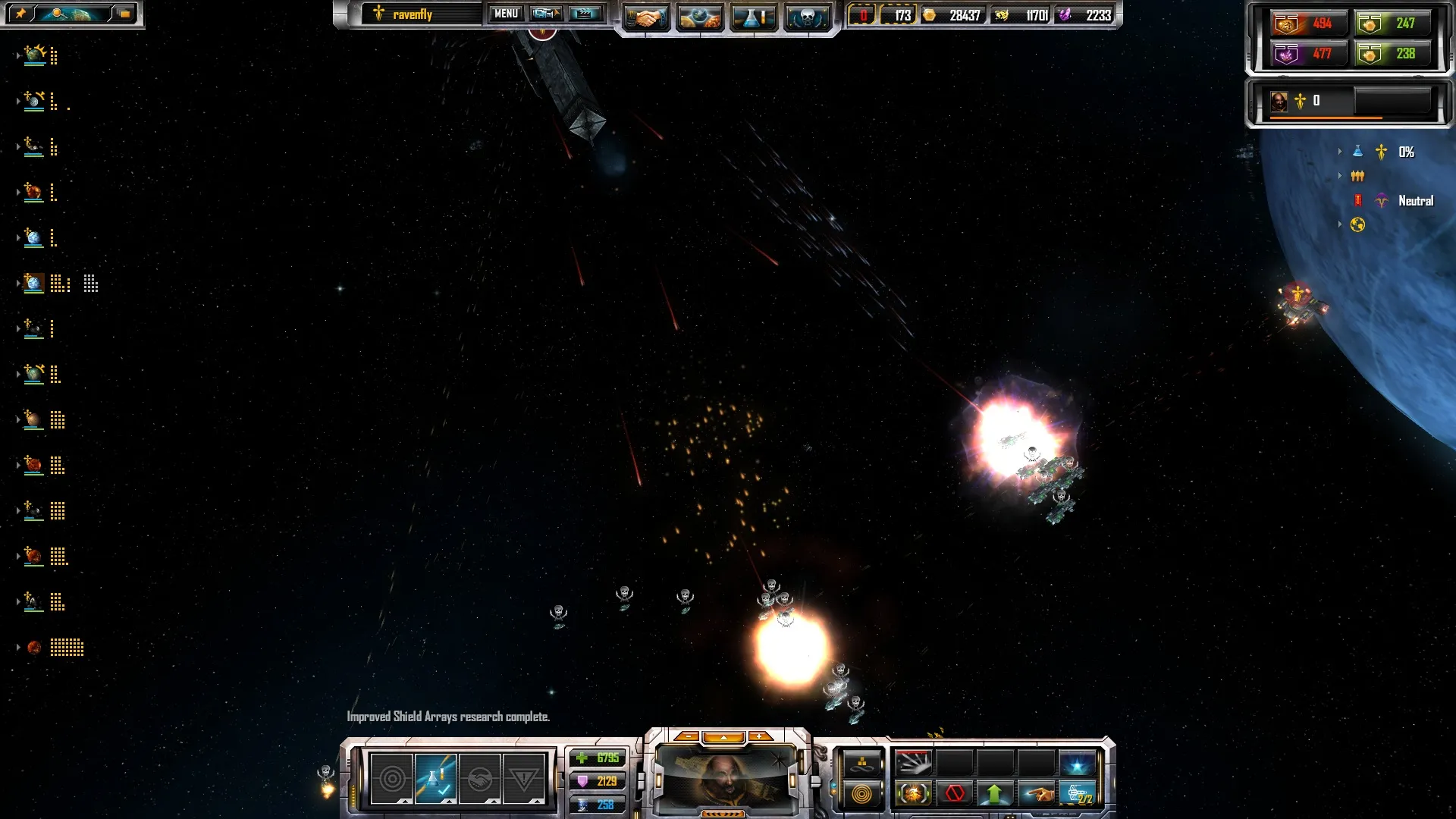Open the warning triangle alerts slot
This screenshot has height=819, width=1456.
(x=523, y=778)
